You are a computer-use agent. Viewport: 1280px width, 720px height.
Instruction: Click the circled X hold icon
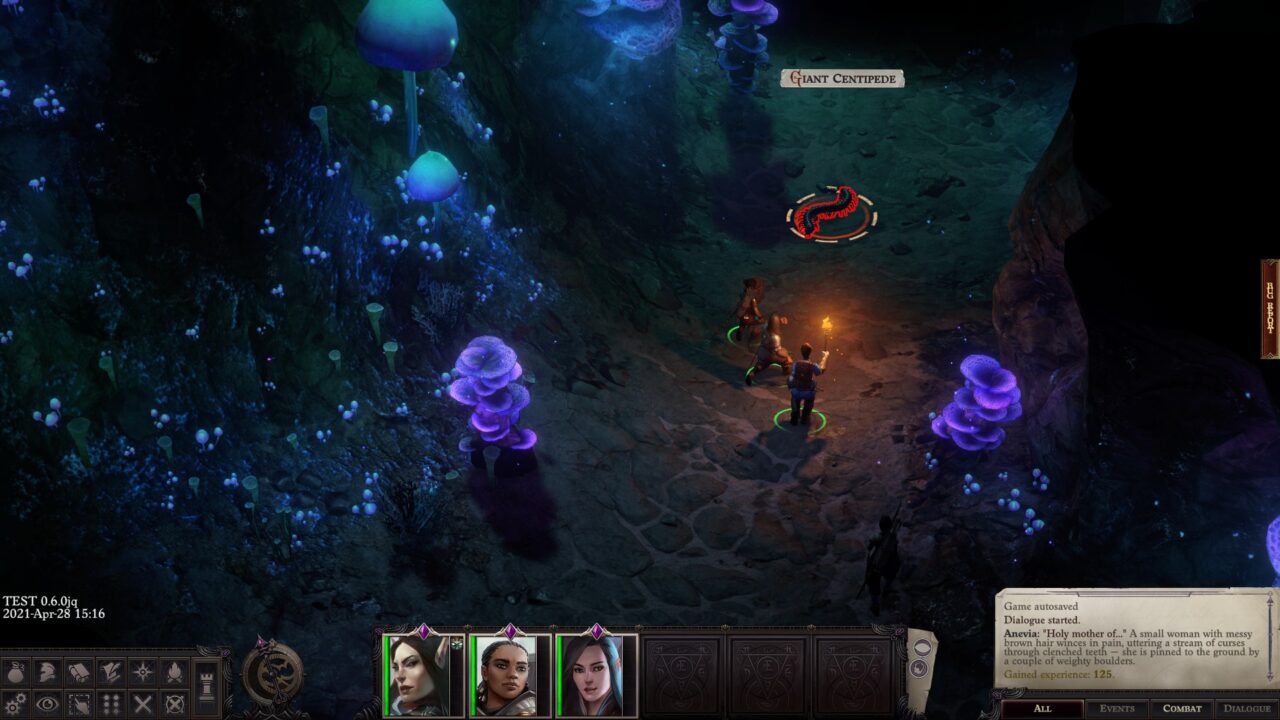coord(174,704)
